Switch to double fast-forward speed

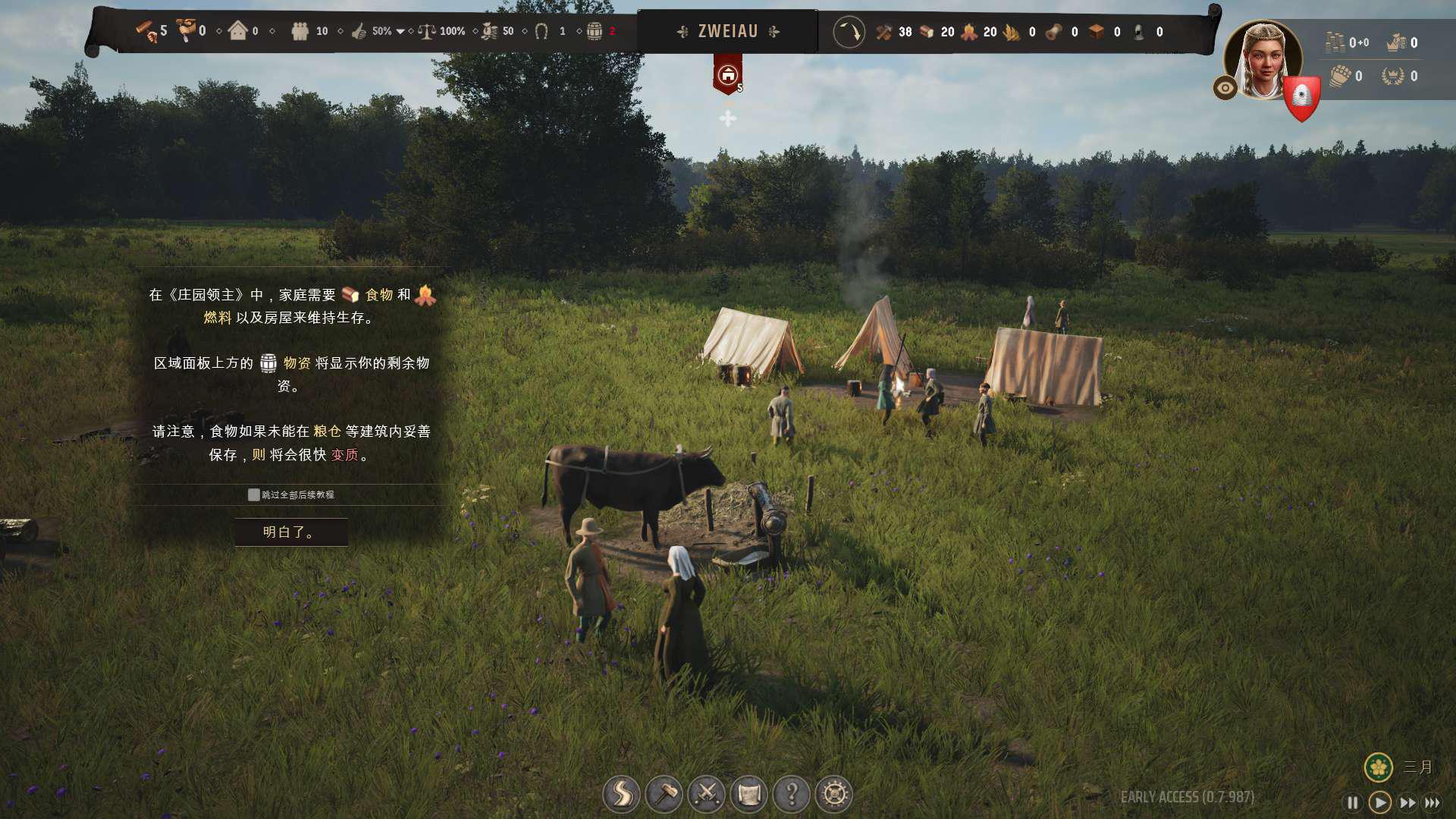[x=1407, y=802]
